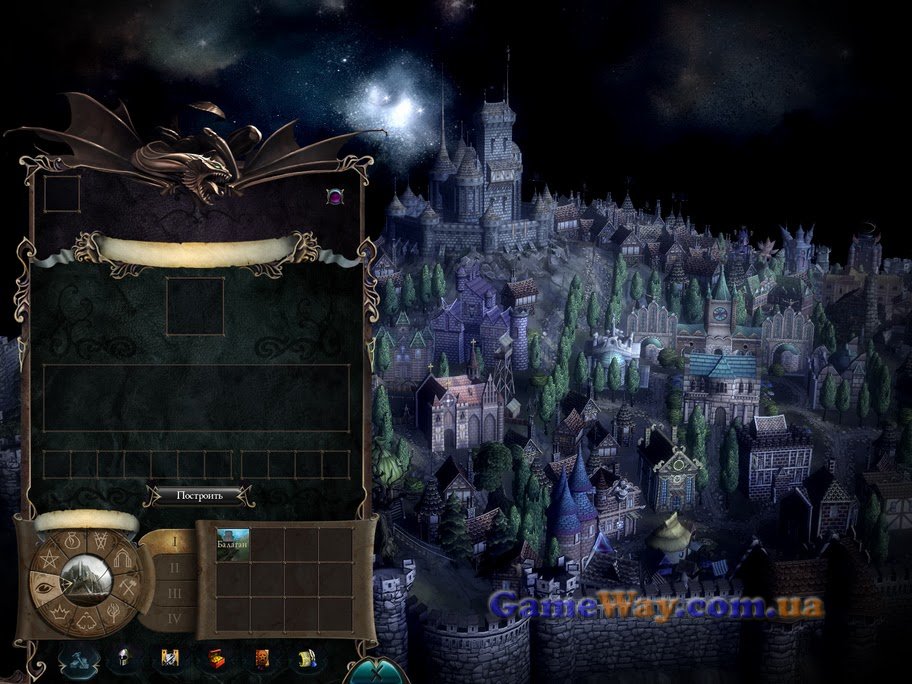Open building tier III tab
The height and width of the screenshot is (684, 912).
click(x=174, y=593)
